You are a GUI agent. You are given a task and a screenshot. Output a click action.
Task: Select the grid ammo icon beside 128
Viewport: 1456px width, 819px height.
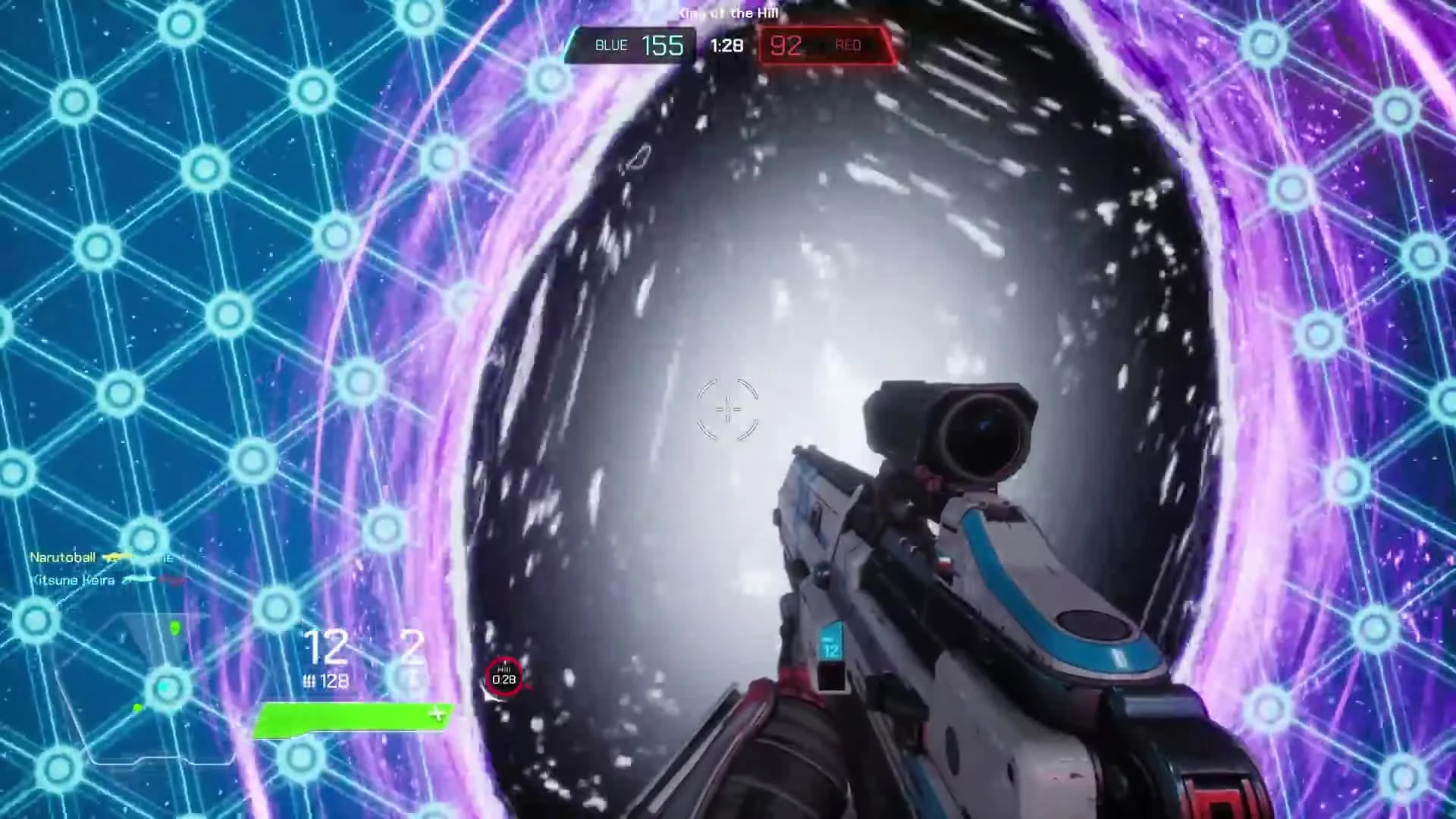(311, 680)
